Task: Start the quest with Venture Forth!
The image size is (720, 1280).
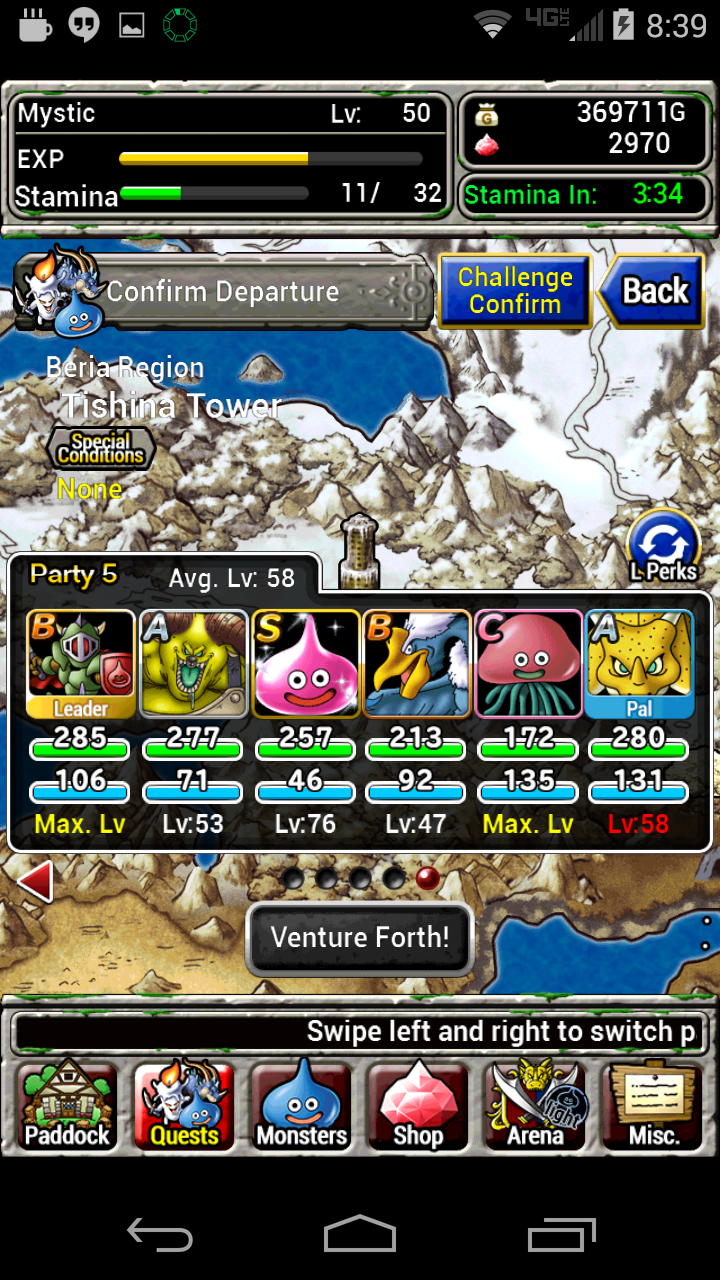Action: click(x=360, y=938)
